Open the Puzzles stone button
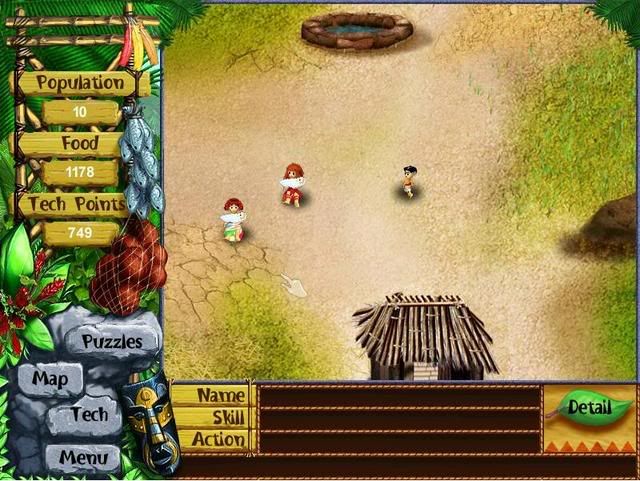 [x=112, y=341]
